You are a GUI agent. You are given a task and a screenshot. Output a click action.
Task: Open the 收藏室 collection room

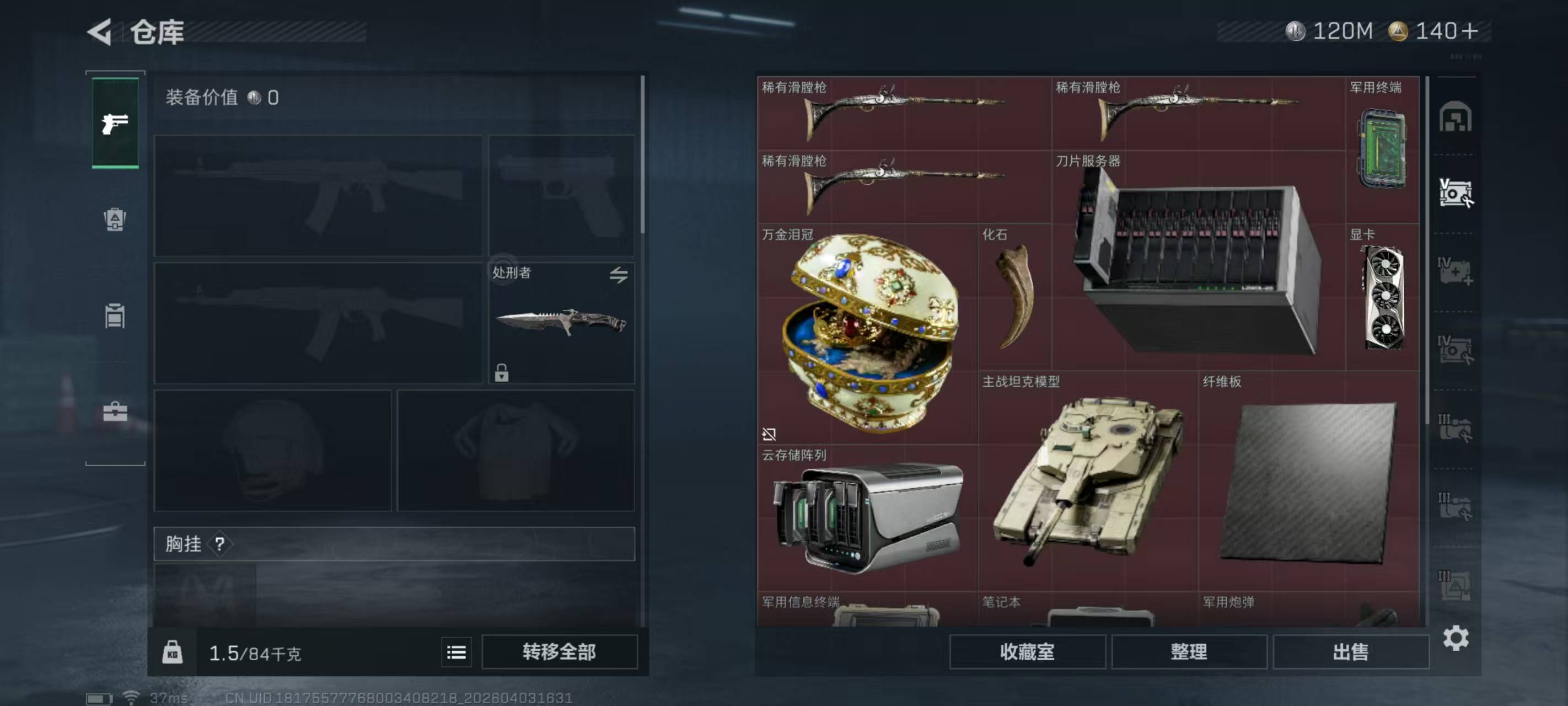pyautogui.click(x=1027, y=652)
